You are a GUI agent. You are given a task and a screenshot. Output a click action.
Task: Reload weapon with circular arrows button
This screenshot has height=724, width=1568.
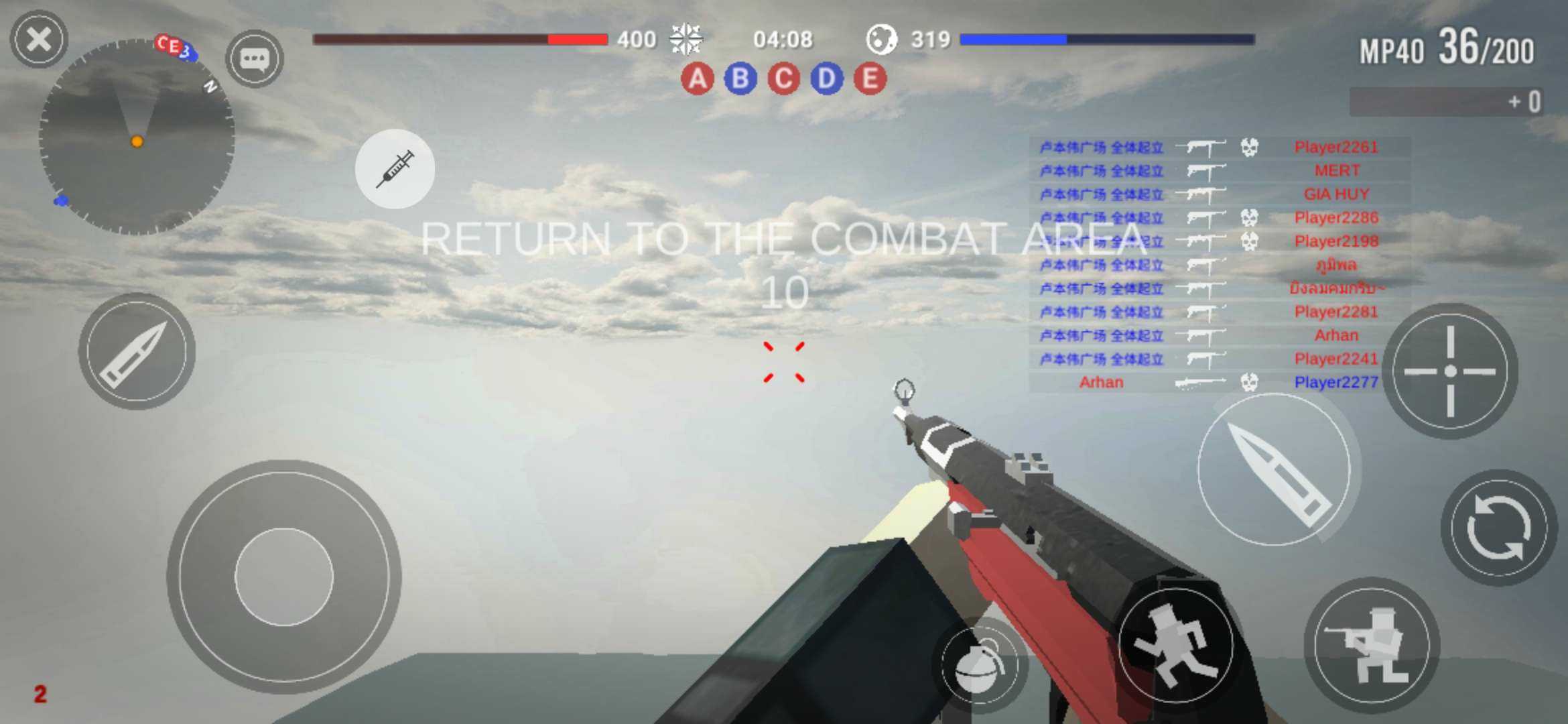point(1499,528)
